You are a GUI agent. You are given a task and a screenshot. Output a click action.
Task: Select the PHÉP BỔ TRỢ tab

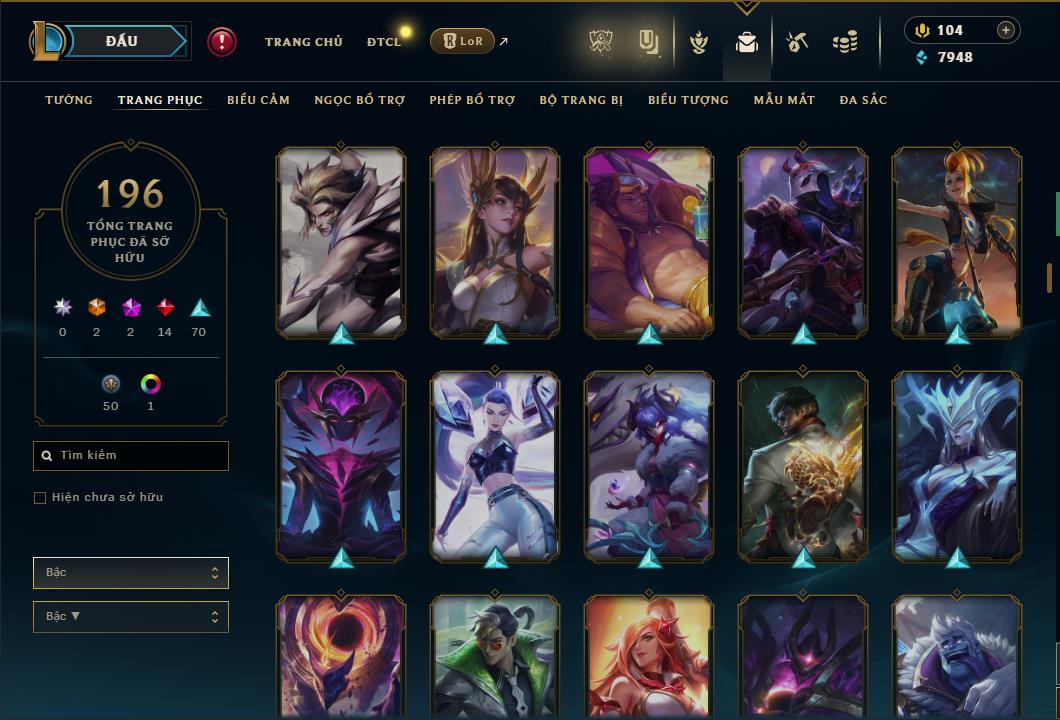472,100
